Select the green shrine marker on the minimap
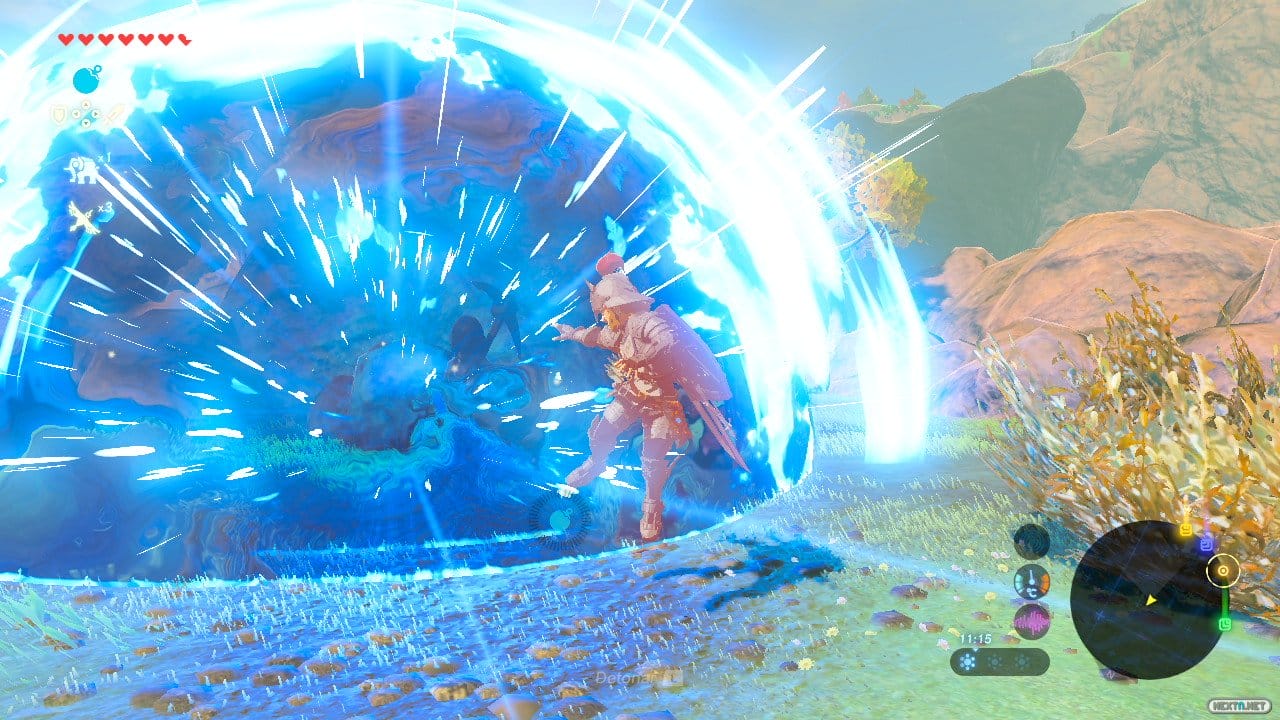The image size is (1280, 720). click(1226, 625)
